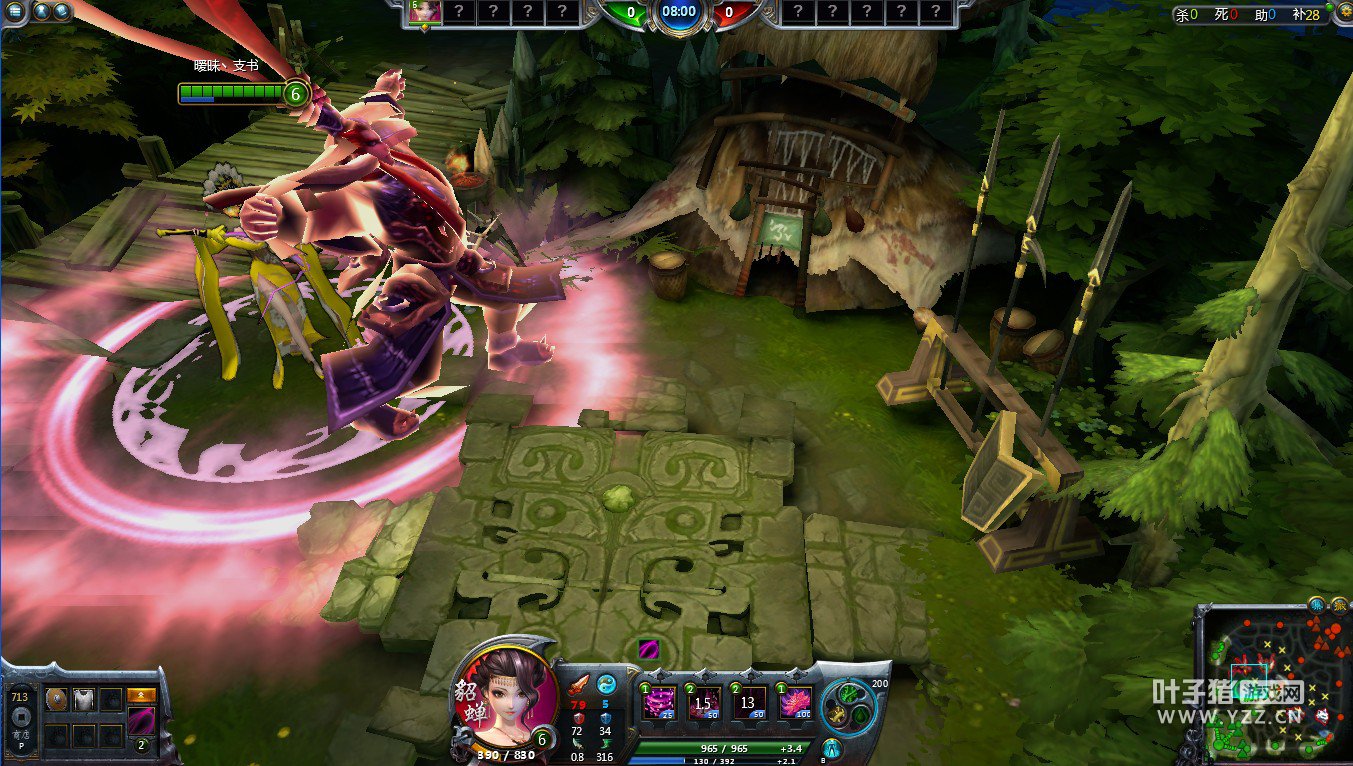Click the green leaf icon in rune wheel
Viewport: 1353px width, 766px height.
[847, 692]
